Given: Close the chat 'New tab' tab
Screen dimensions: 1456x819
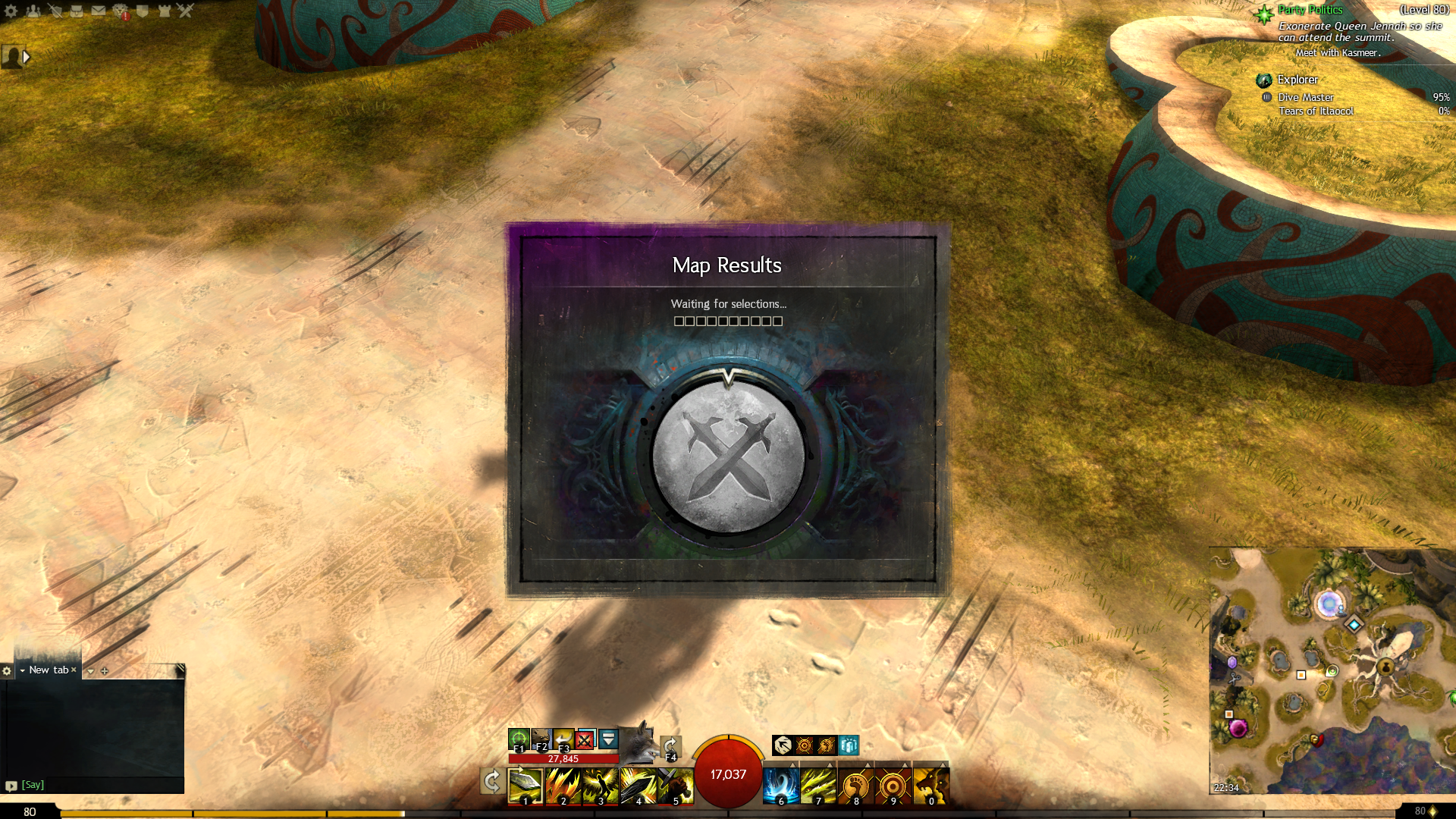Looking at the screenshot, I should [74, 670].
